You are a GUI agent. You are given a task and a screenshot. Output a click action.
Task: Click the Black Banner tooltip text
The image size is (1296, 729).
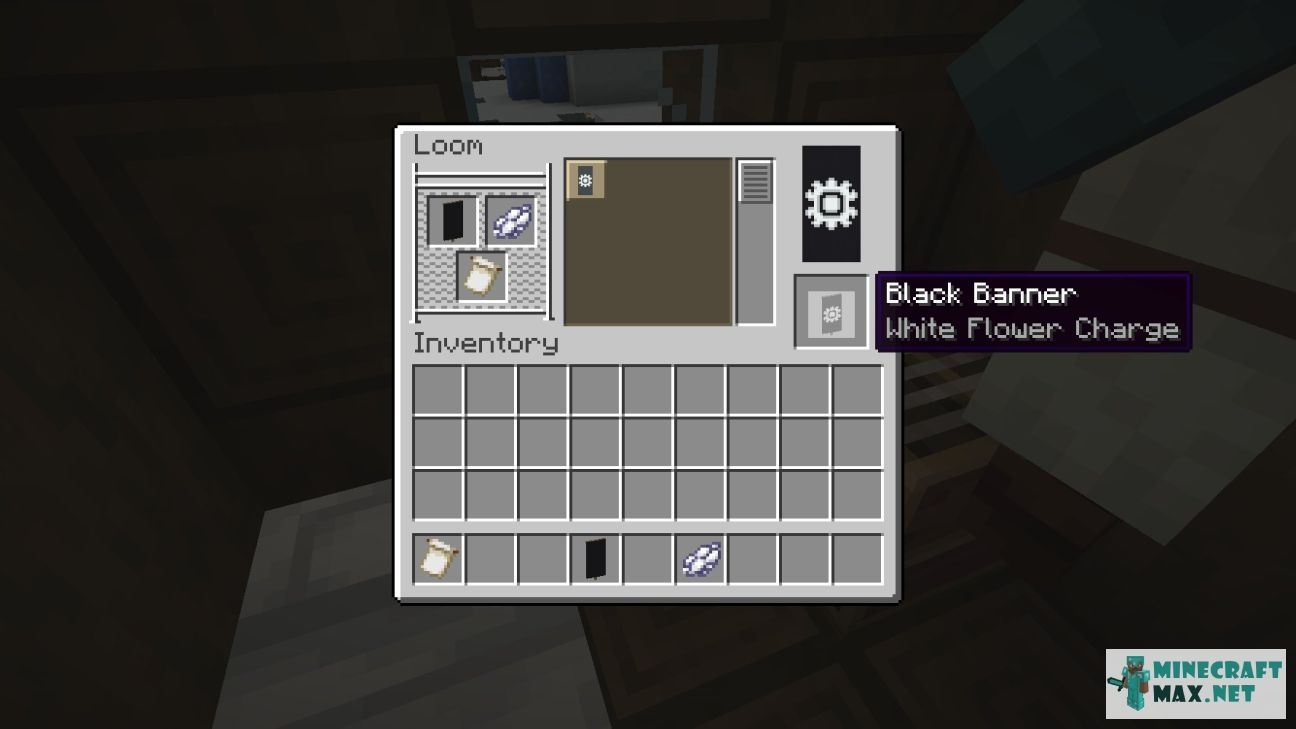point(980,294)
